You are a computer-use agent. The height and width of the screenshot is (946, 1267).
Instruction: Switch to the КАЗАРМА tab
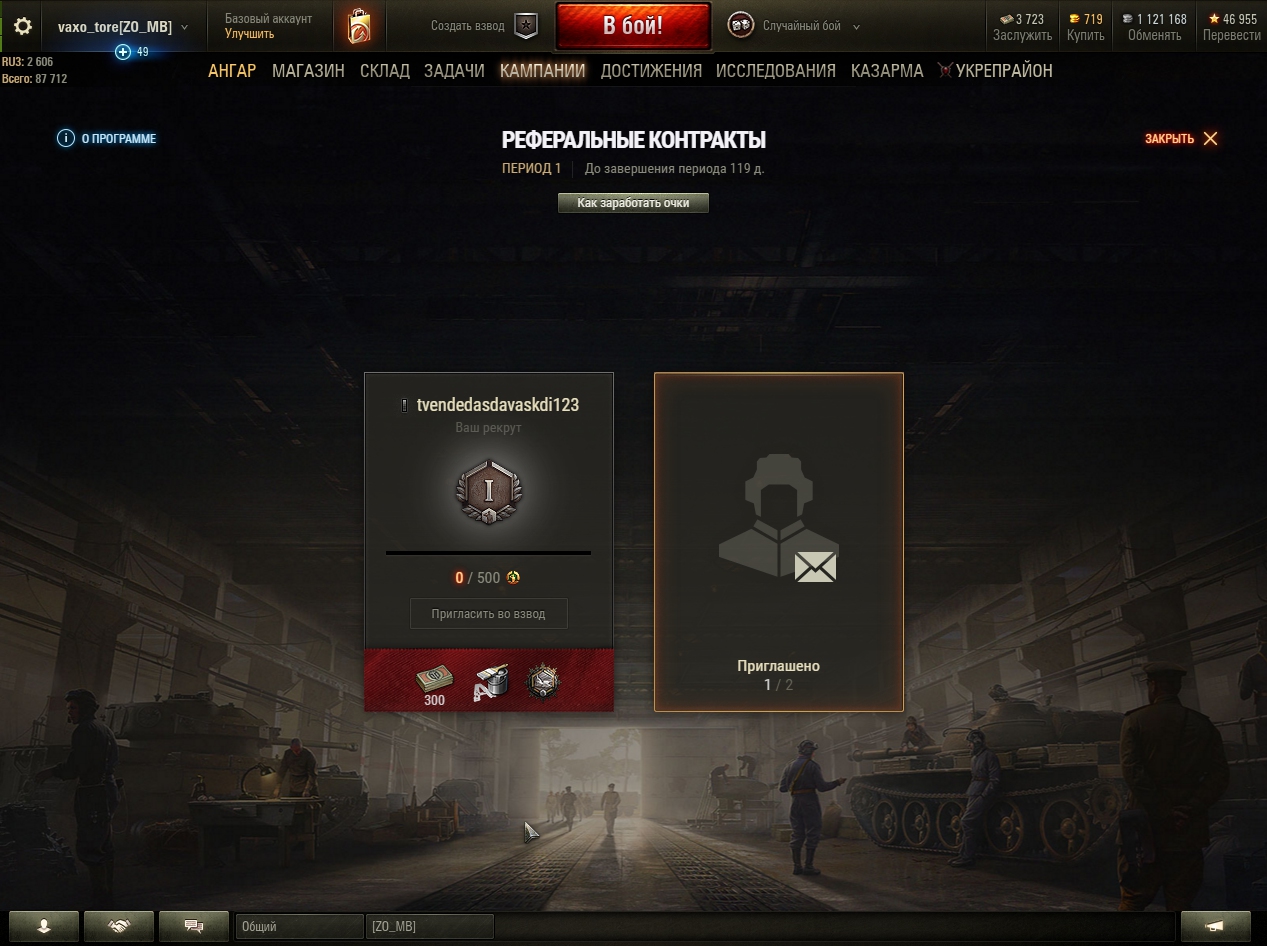click(887, 71)
